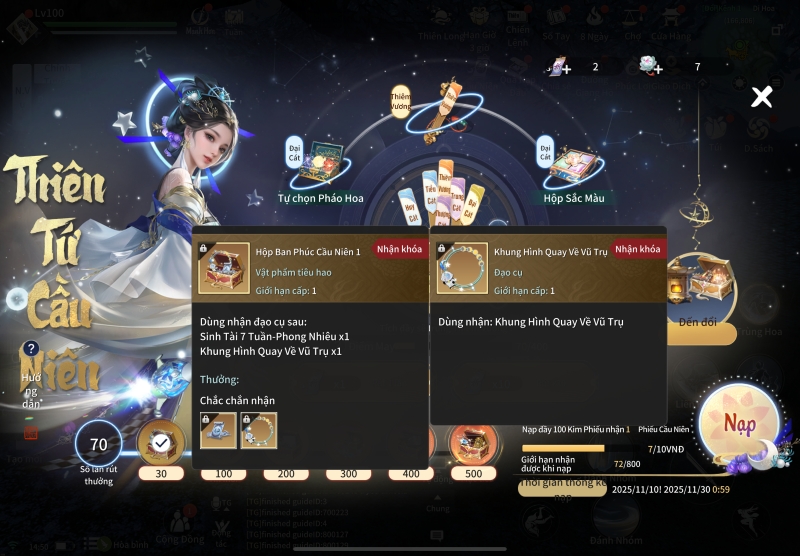The image size is (800, 556).
Task: Click the Sinh Tài 7 Tuần-Phong Nhiêu reward icon
Action: pyautogui.click(x=218, y=430)
